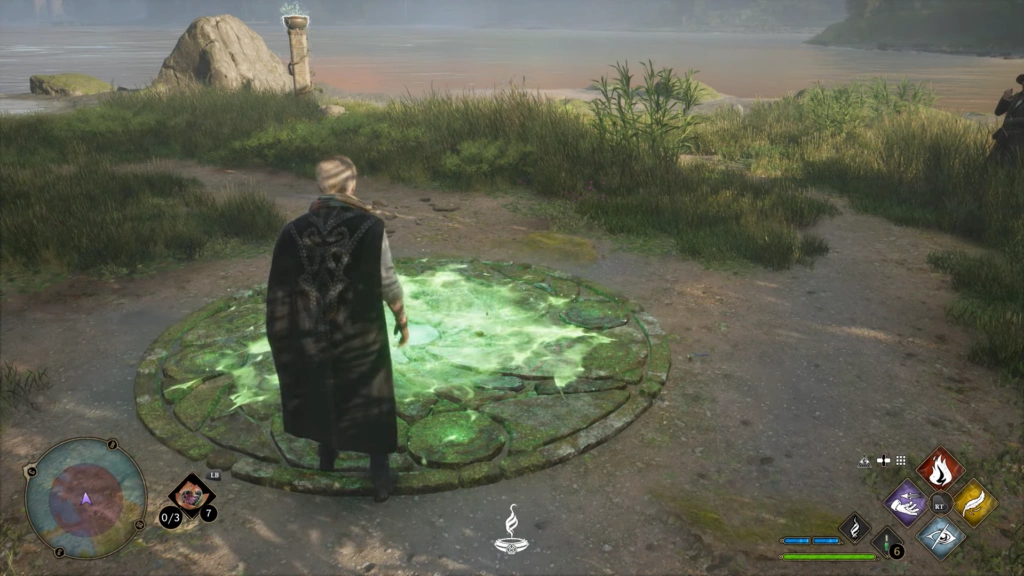Select the equipped combat tool item slot
1024x576 pixels.
coord(190,496)
